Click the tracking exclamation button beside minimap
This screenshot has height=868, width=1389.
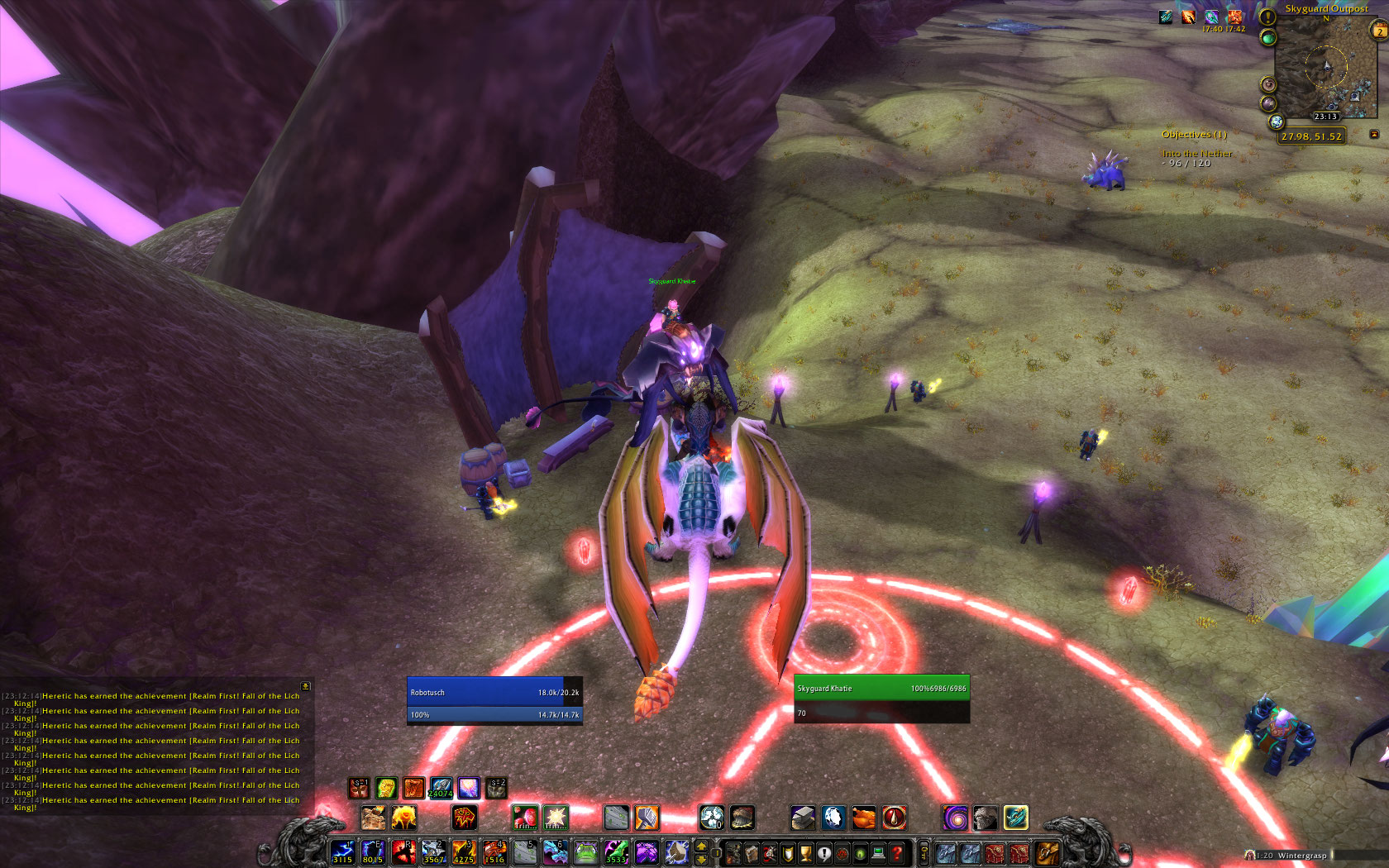[x=1267, y=17]
